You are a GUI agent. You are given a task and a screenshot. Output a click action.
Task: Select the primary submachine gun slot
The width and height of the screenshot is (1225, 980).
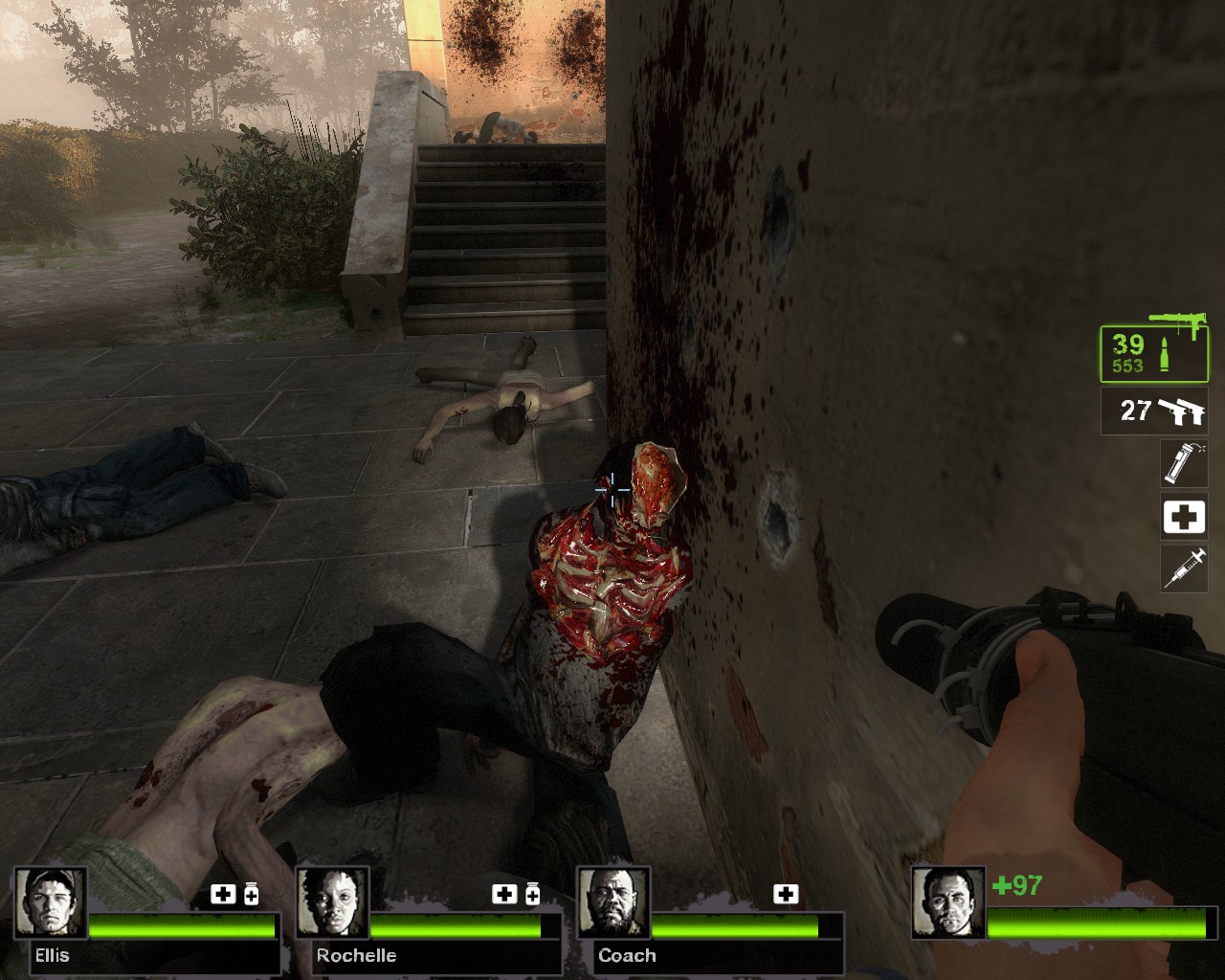click(x=1153, y=353)
